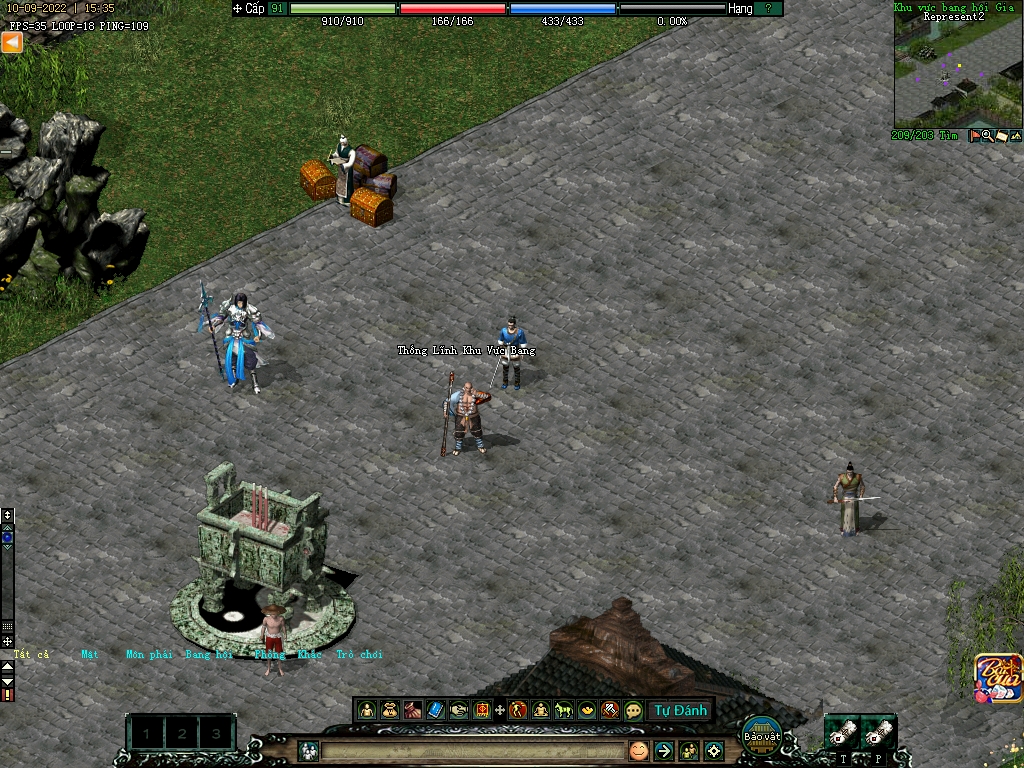
Task: Open the smiley emoticon picker
Action: [638, 750]
